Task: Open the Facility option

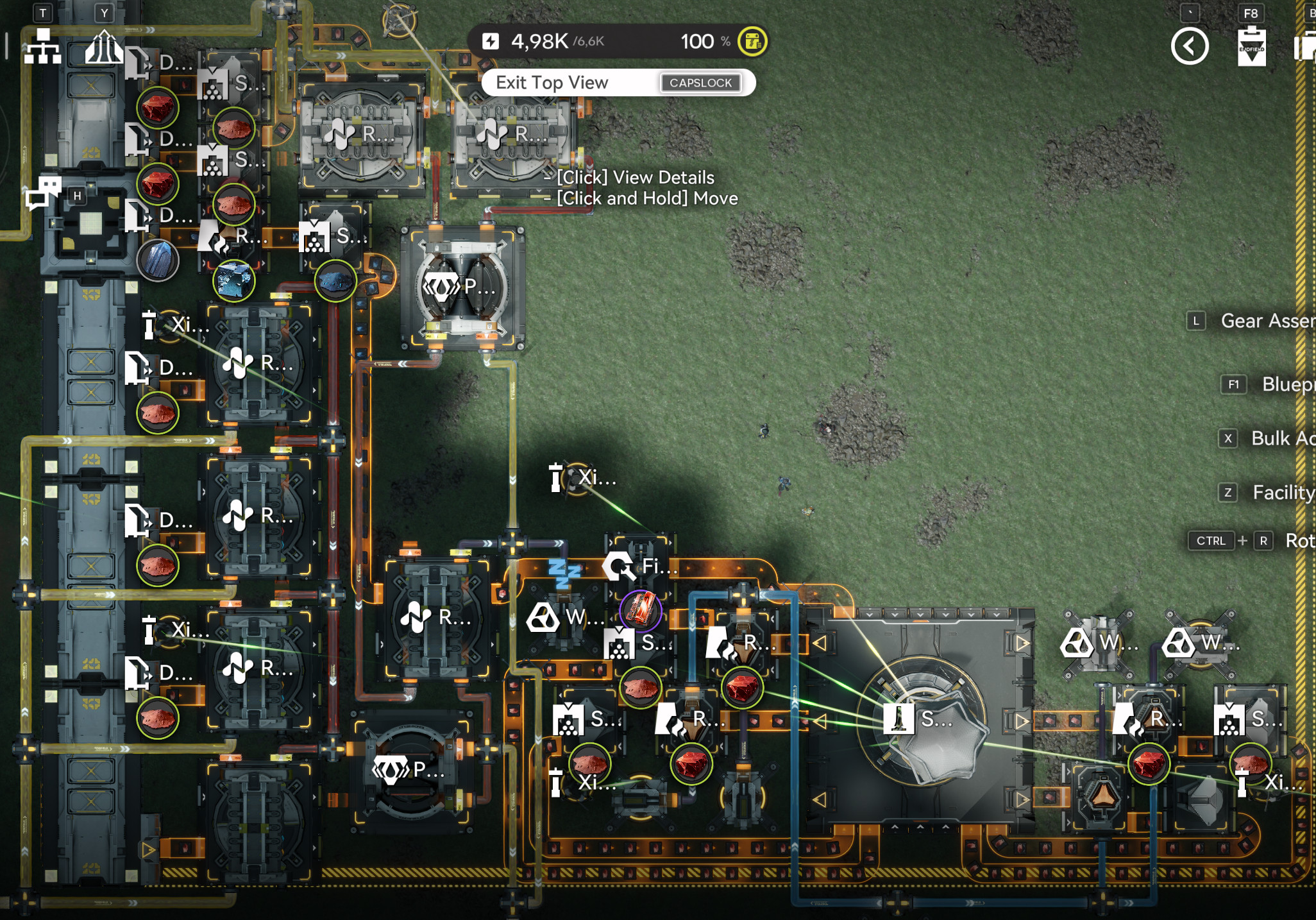Action: pos(1283,492)
